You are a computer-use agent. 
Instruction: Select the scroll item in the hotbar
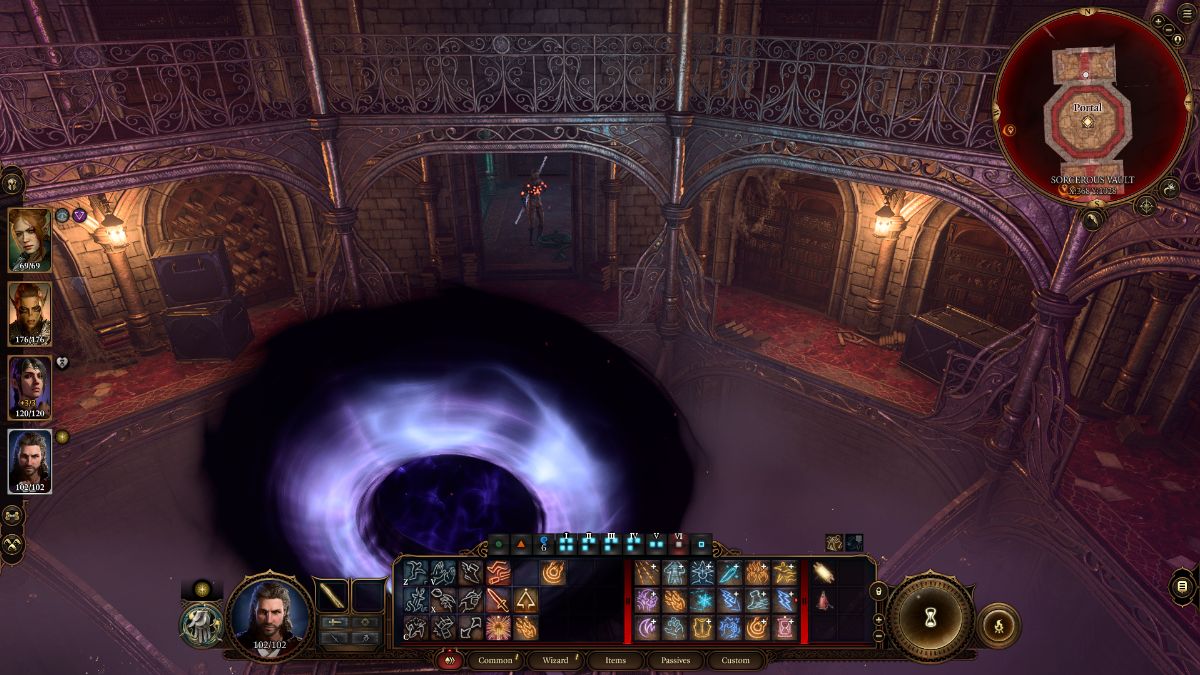pyautogui.click(x=825, y=573)
